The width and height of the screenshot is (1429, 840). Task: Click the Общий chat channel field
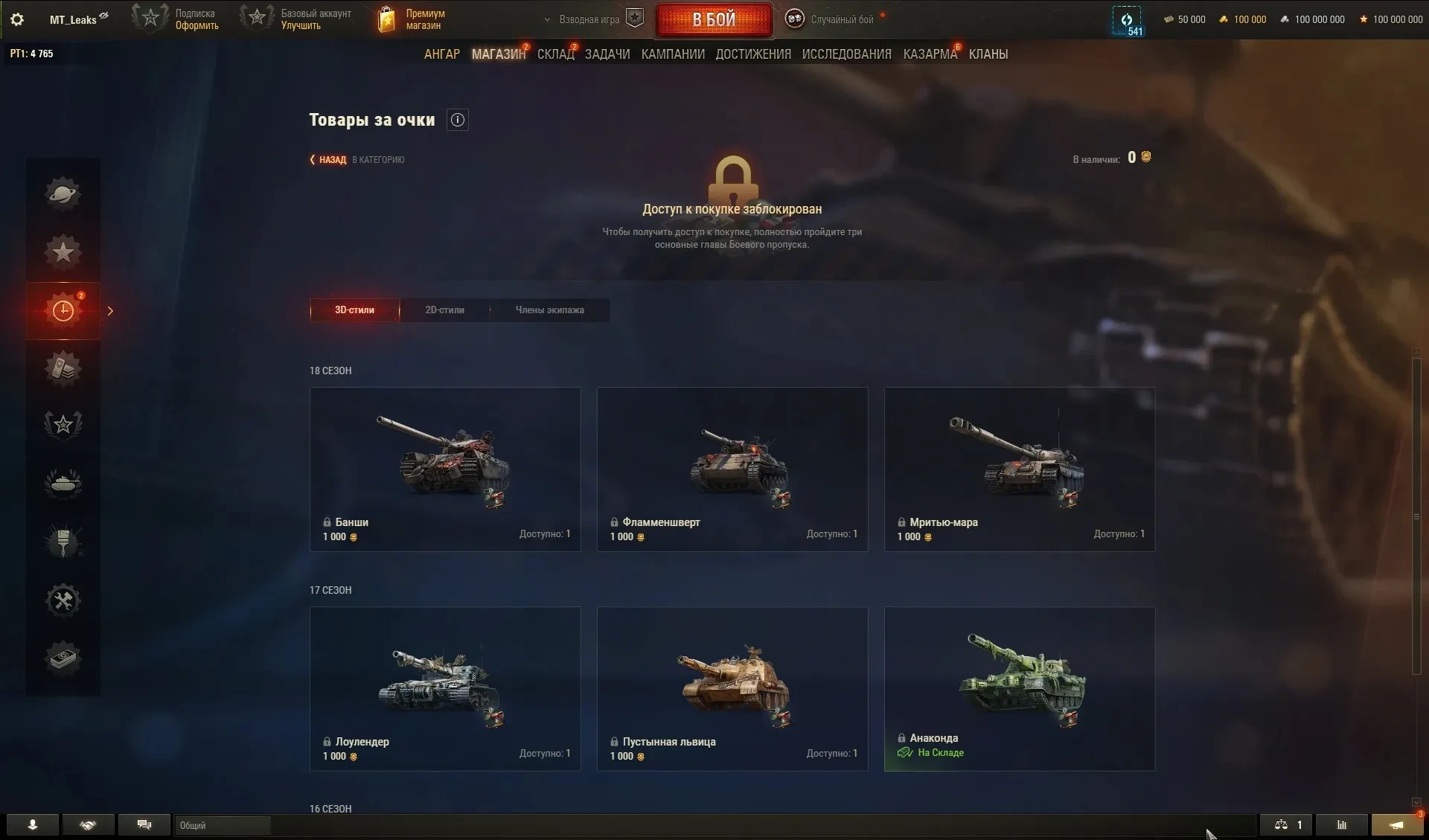223,825
